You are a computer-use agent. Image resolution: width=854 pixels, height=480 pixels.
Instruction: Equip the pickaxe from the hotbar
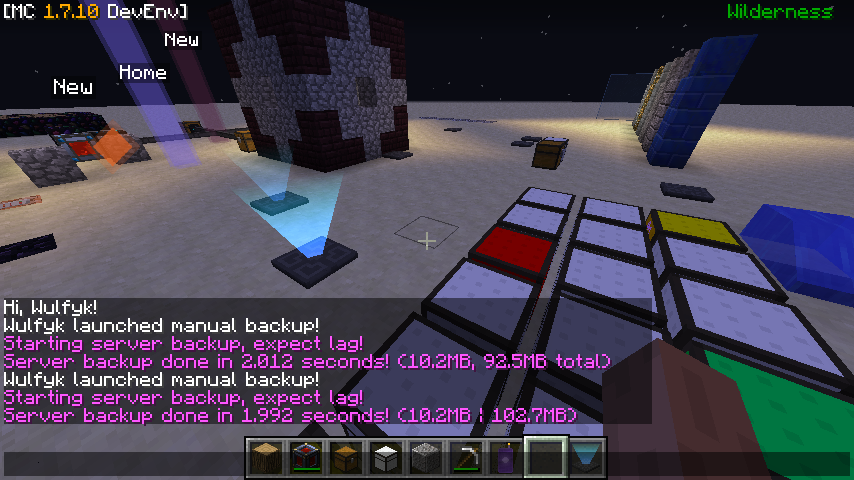click(466, 458)
